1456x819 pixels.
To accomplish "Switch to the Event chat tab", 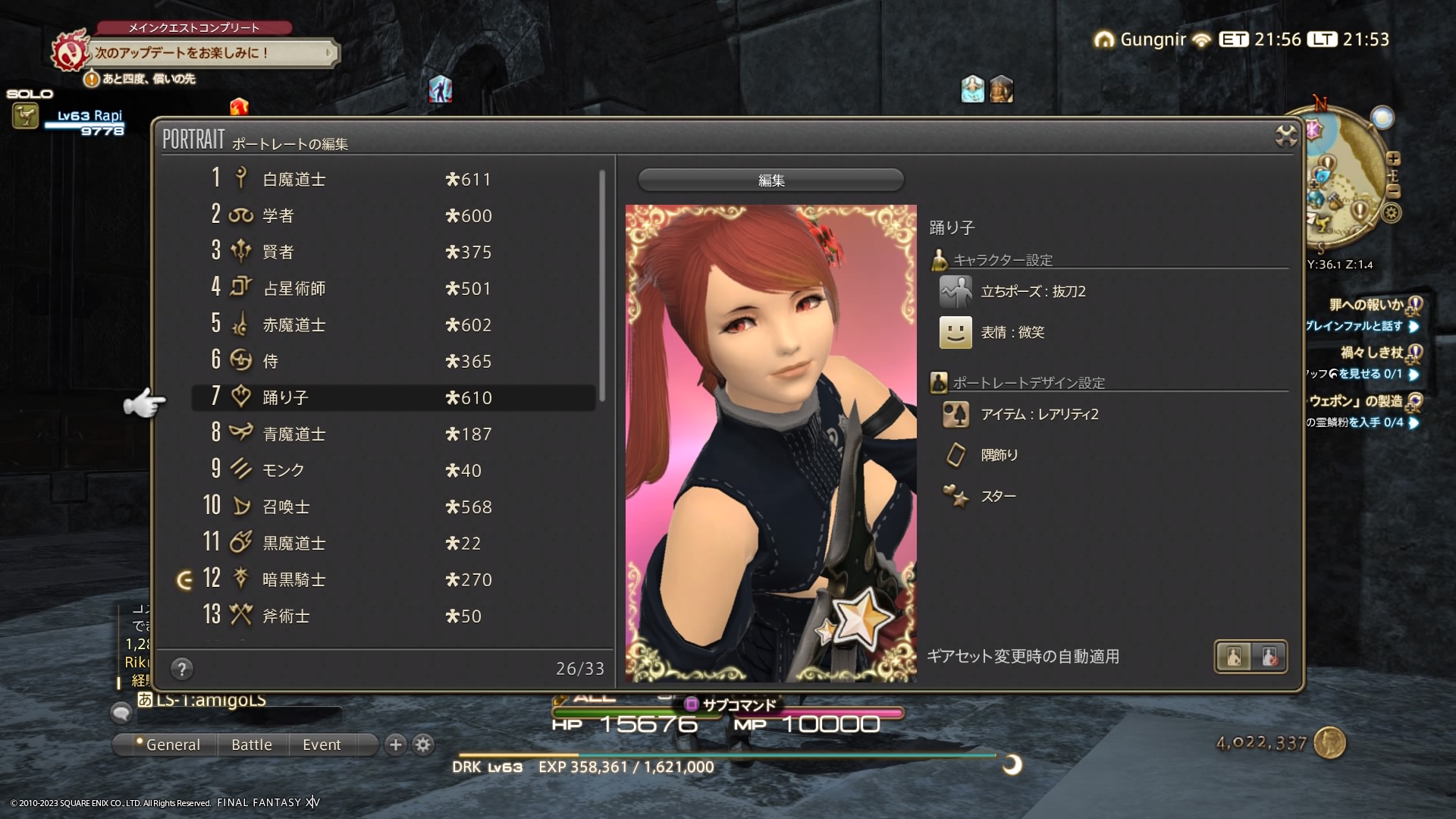I will coord(322,745).
